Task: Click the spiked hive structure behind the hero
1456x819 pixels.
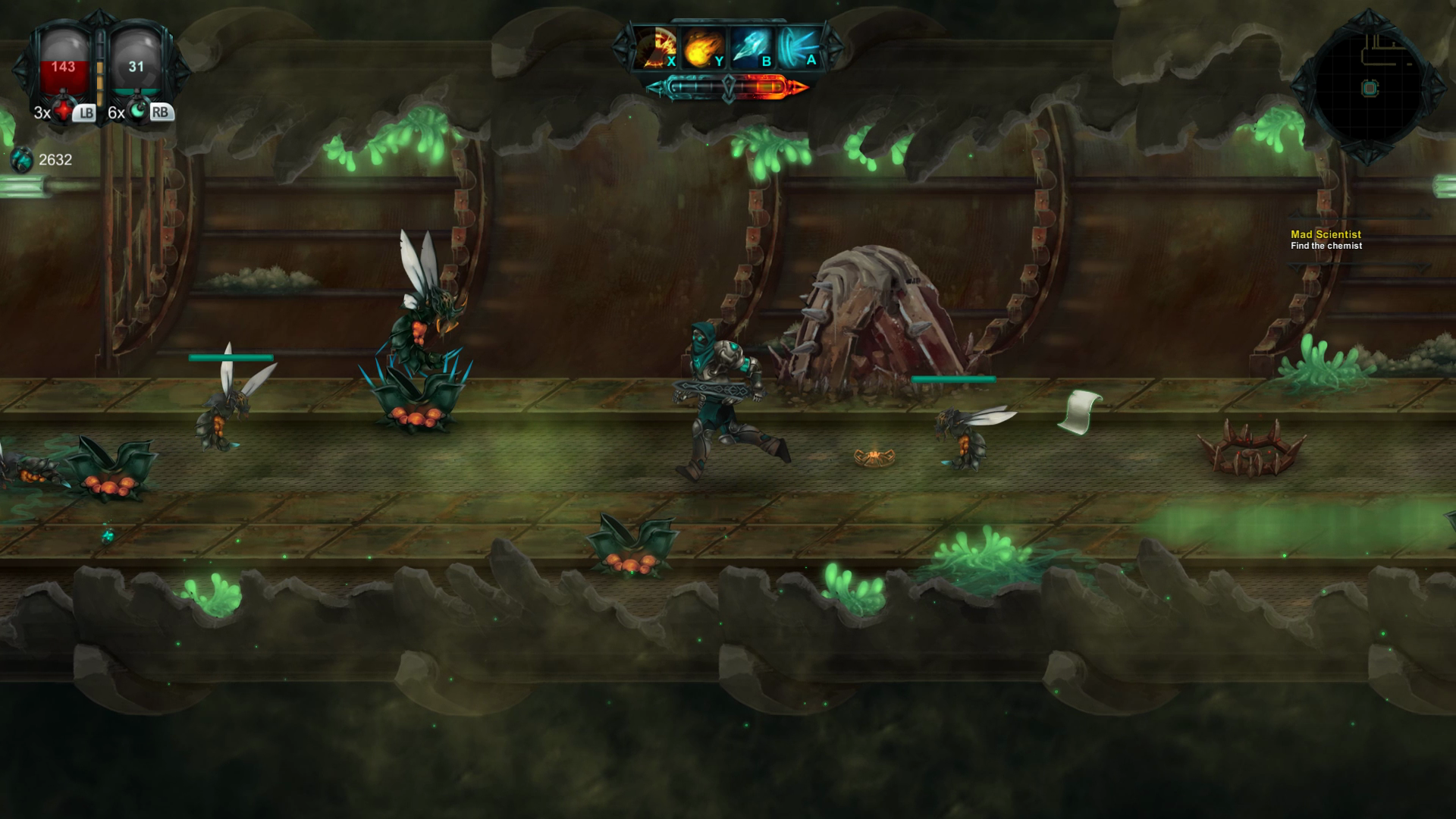Action: pyautogui.click(x=872, y=318)
